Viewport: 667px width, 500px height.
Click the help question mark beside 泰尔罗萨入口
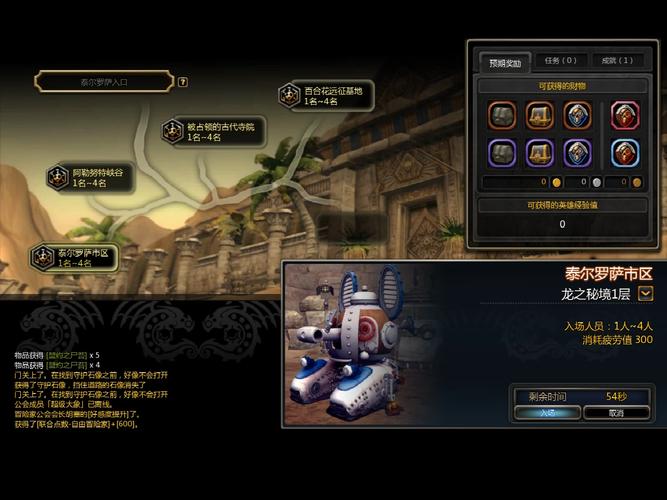click(x=183, y=82)
